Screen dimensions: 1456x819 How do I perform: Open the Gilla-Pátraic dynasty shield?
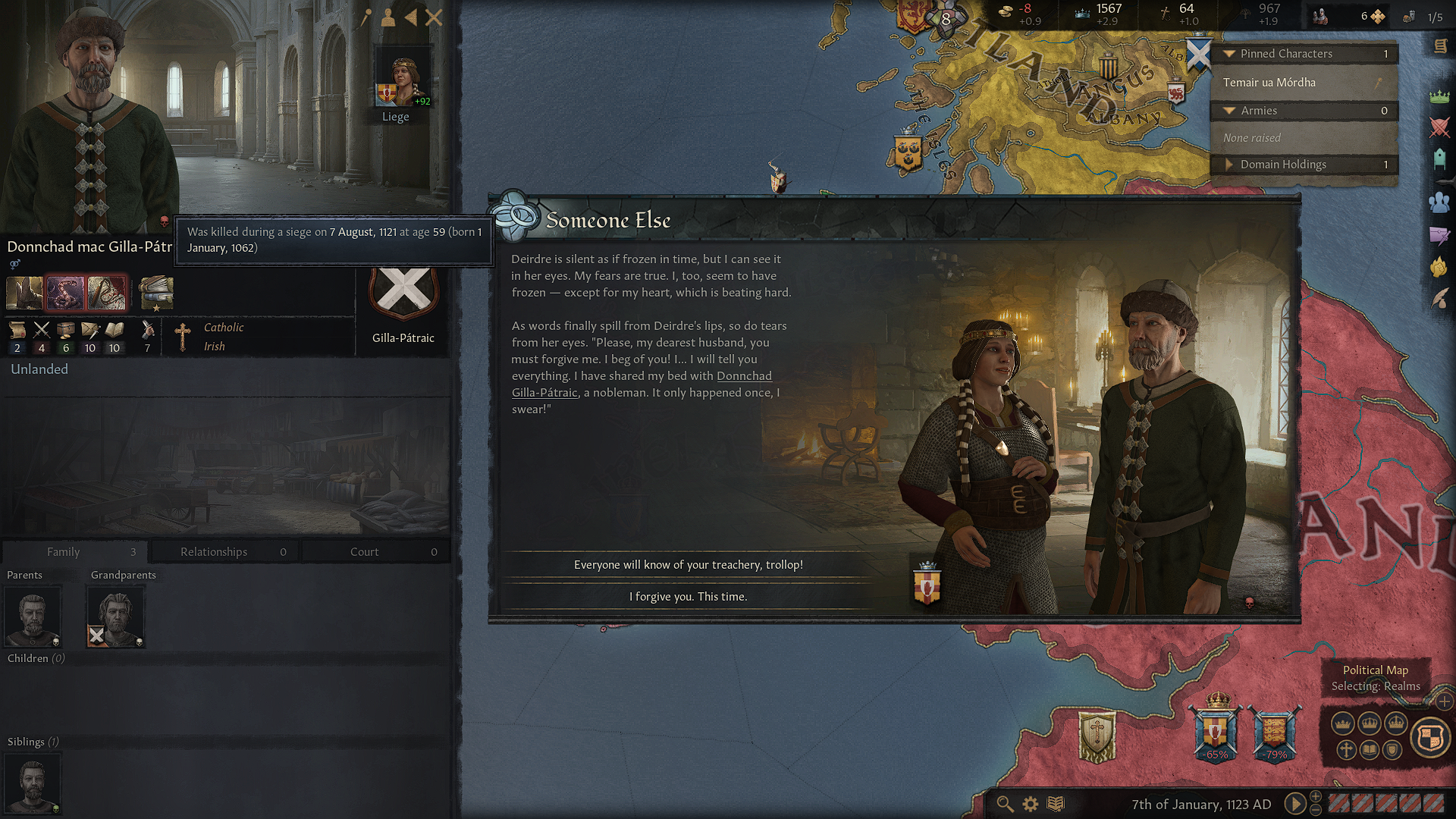(x=403, y=292)
